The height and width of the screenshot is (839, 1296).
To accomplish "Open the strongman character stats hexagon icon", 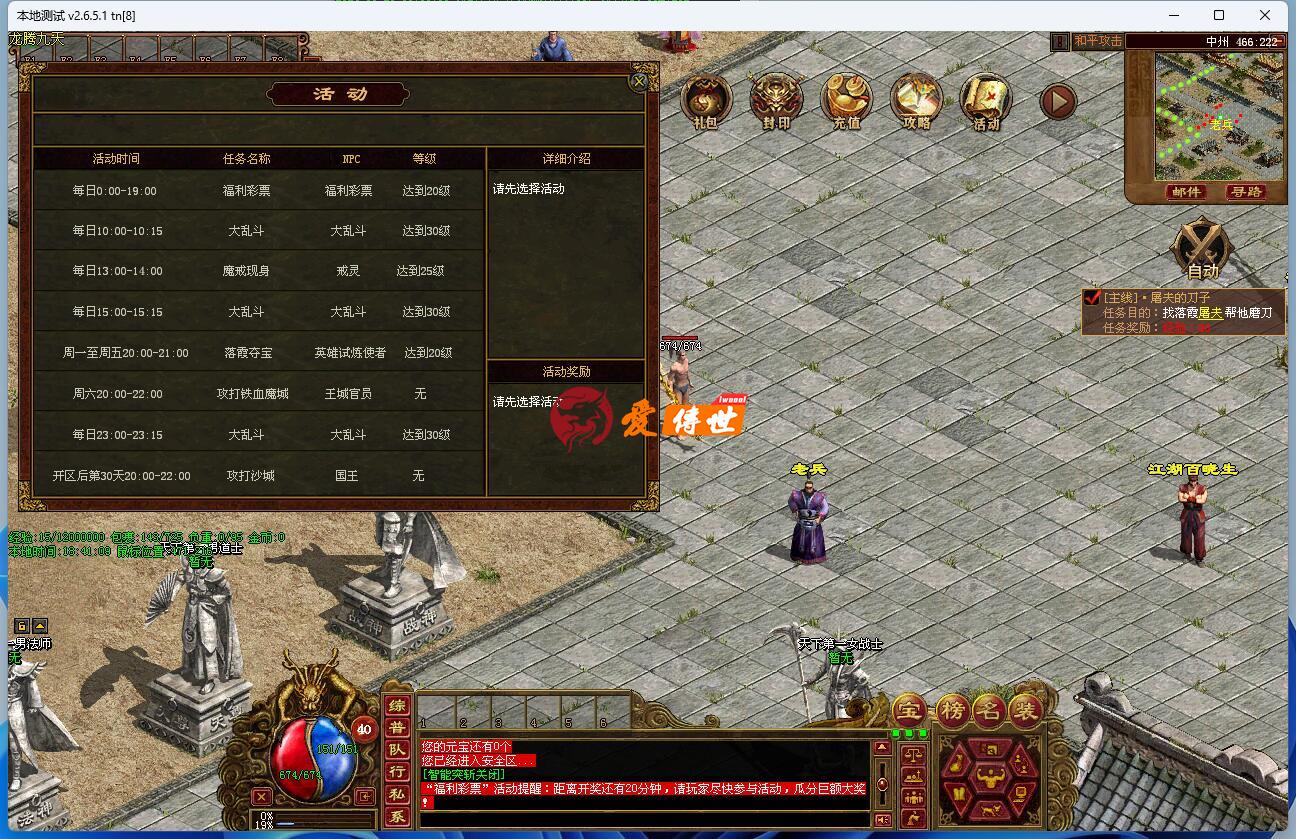I will tap(991, 777).
